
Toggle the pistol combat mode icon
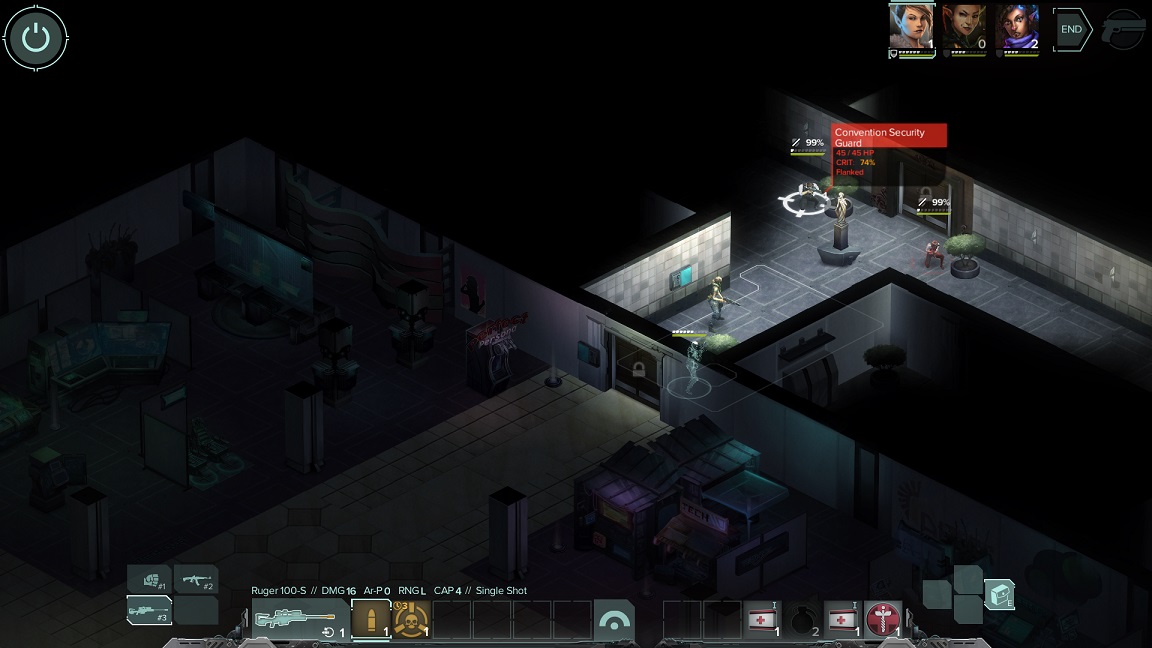(1124, 30)
